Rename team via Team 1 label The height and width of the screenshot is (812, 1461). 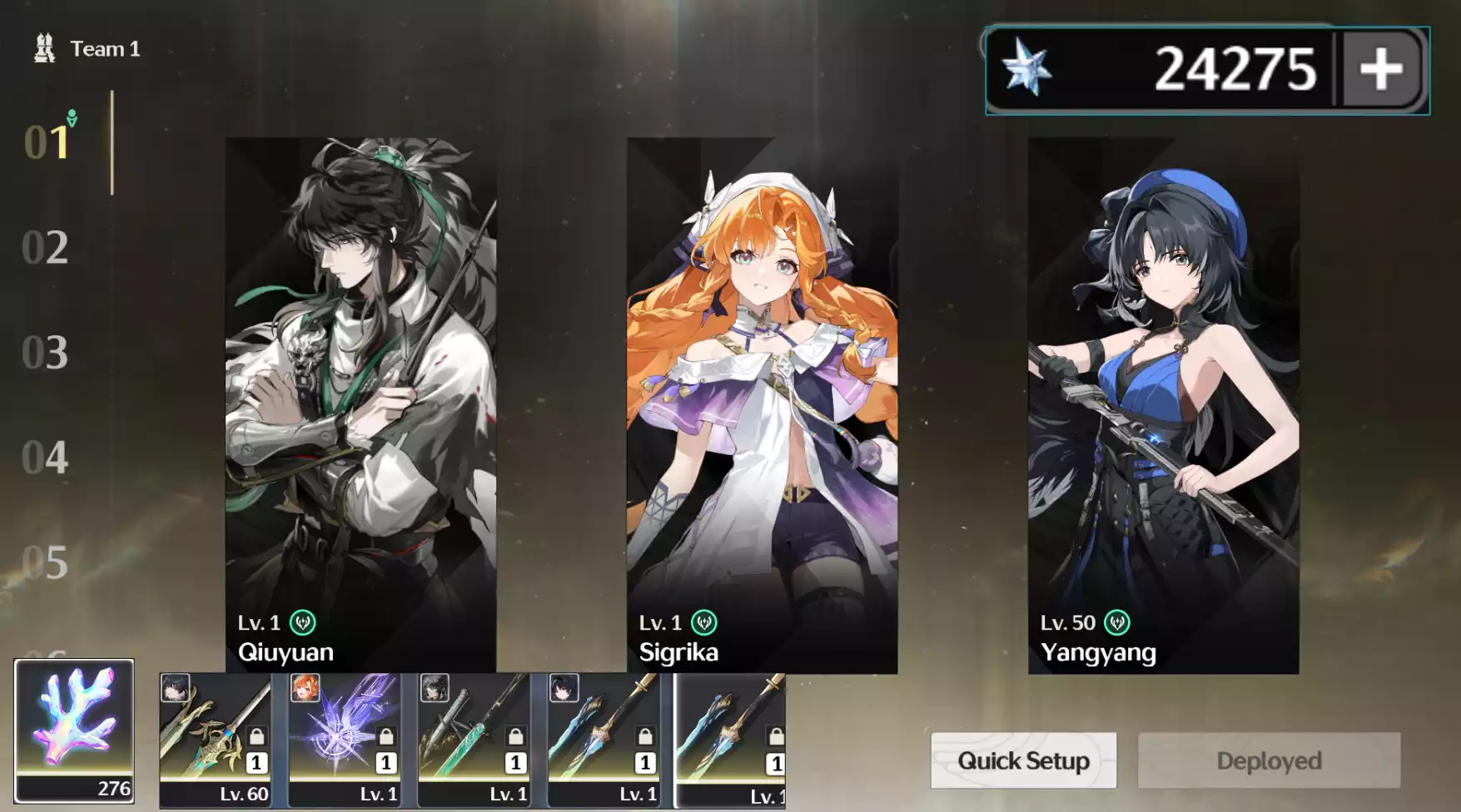point(104,49)
